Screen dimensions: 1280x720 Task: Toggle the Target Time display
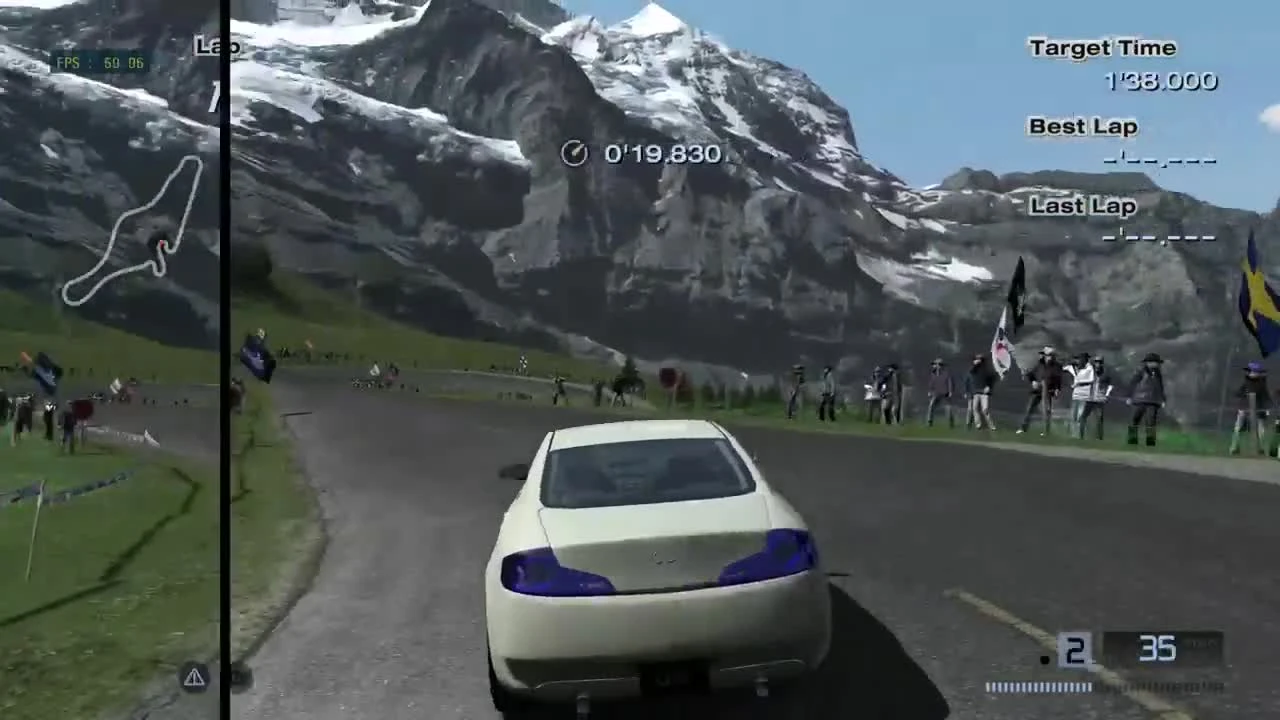1101,47
